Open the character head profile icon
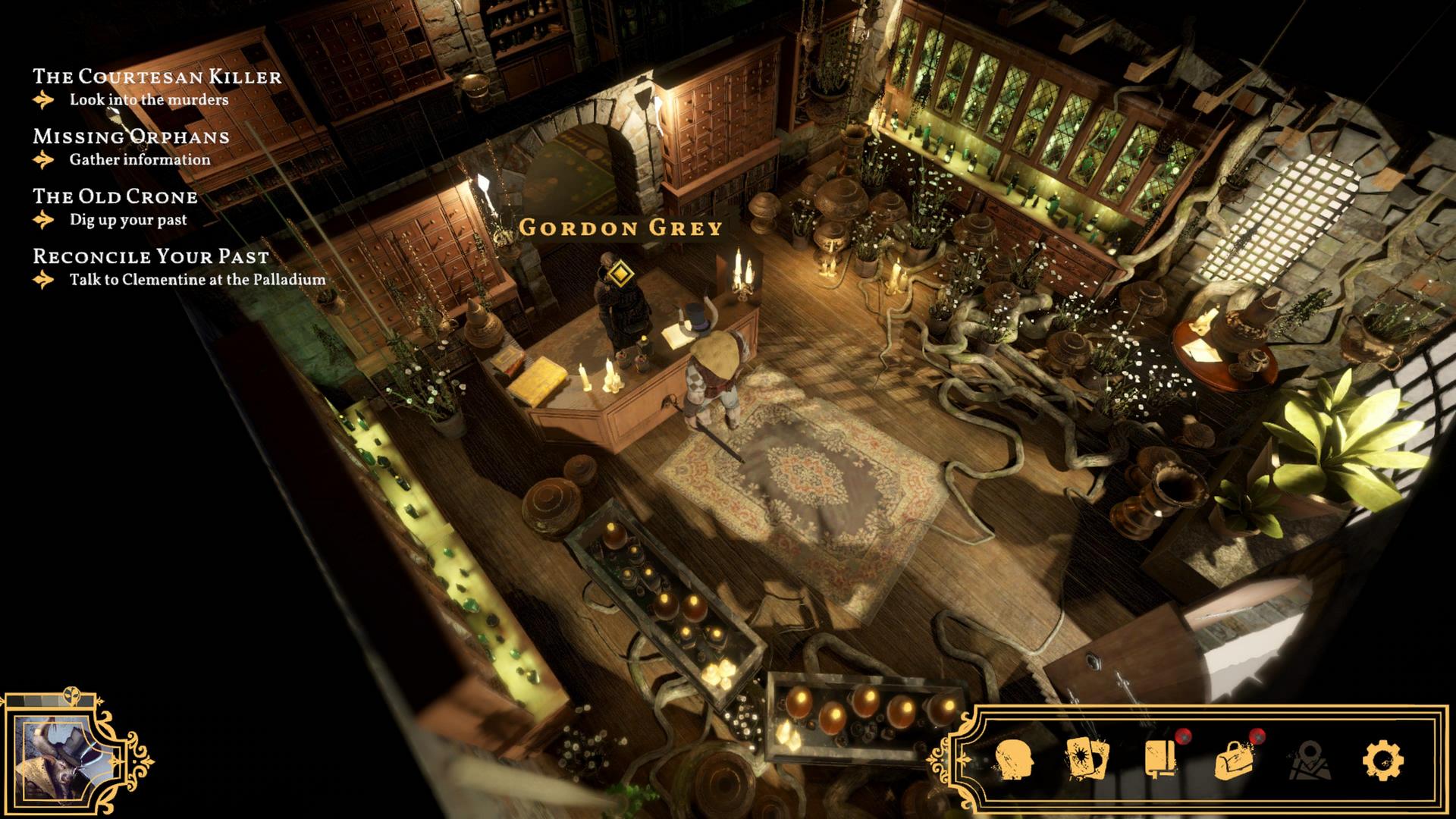Viewport: 1456px width, 819px height. 1015,759
